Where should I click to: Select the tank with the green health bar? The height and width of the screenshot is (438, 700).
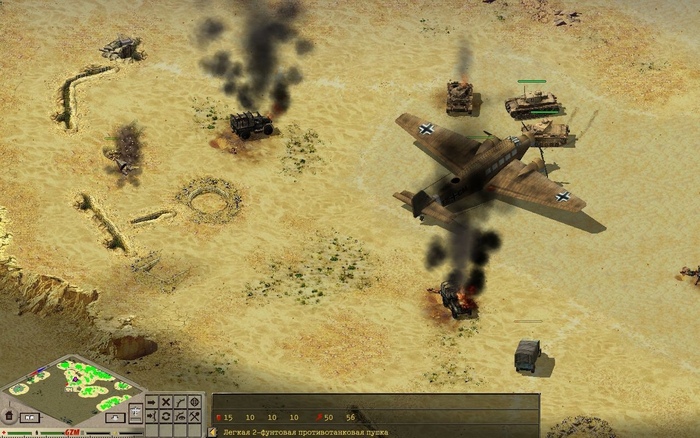530,102
